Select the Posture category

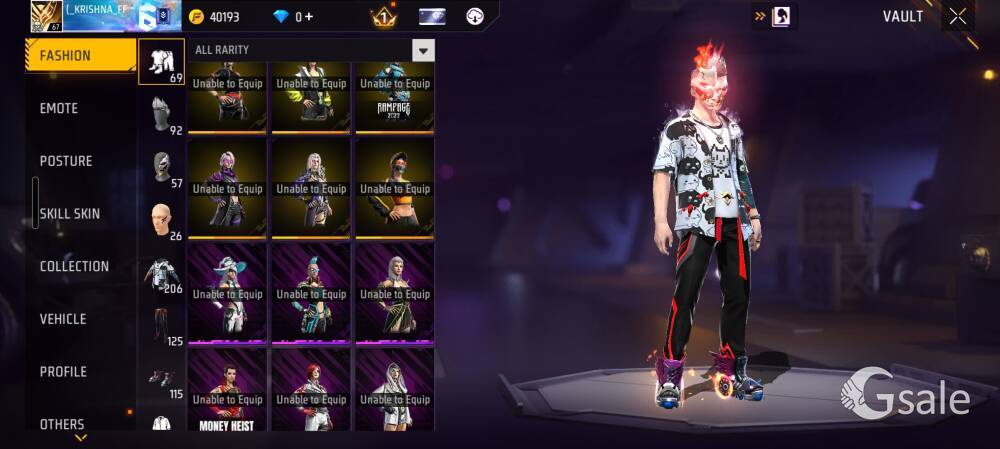tap(66, 161)
